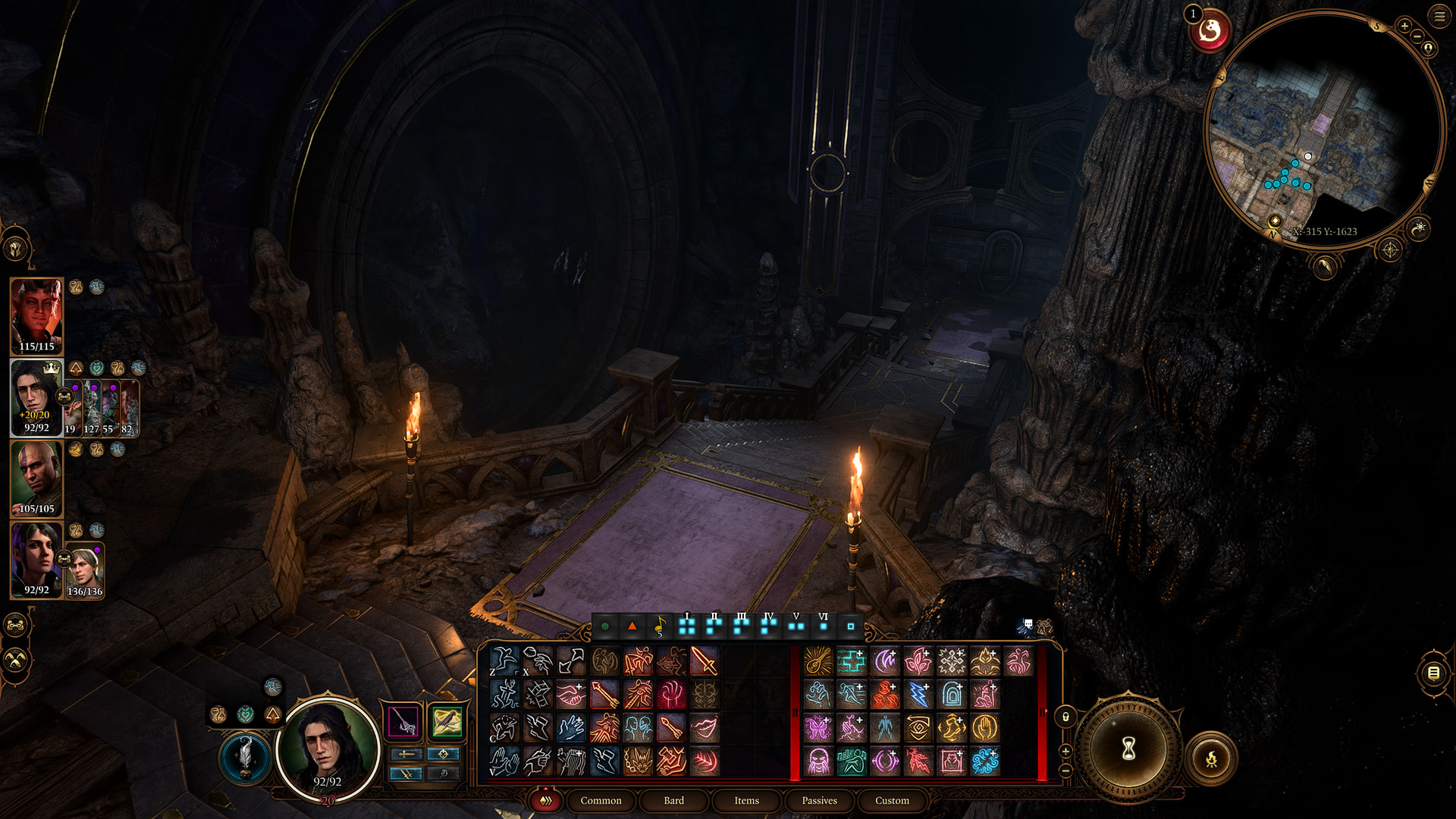Select the Passives hotbar tab
Screen dimensions: 1456x819
point(819,800)
